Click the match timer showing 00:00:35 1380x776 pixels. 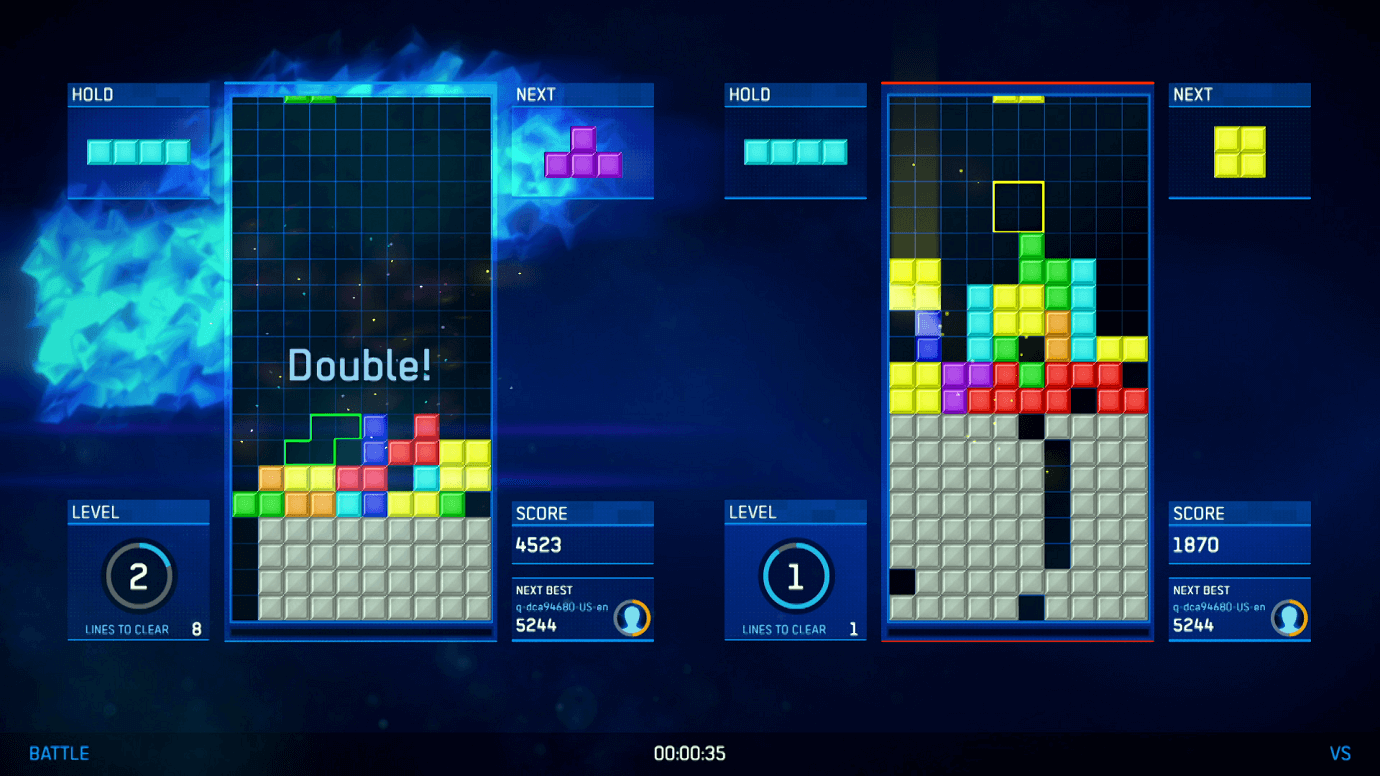[690, 754]
